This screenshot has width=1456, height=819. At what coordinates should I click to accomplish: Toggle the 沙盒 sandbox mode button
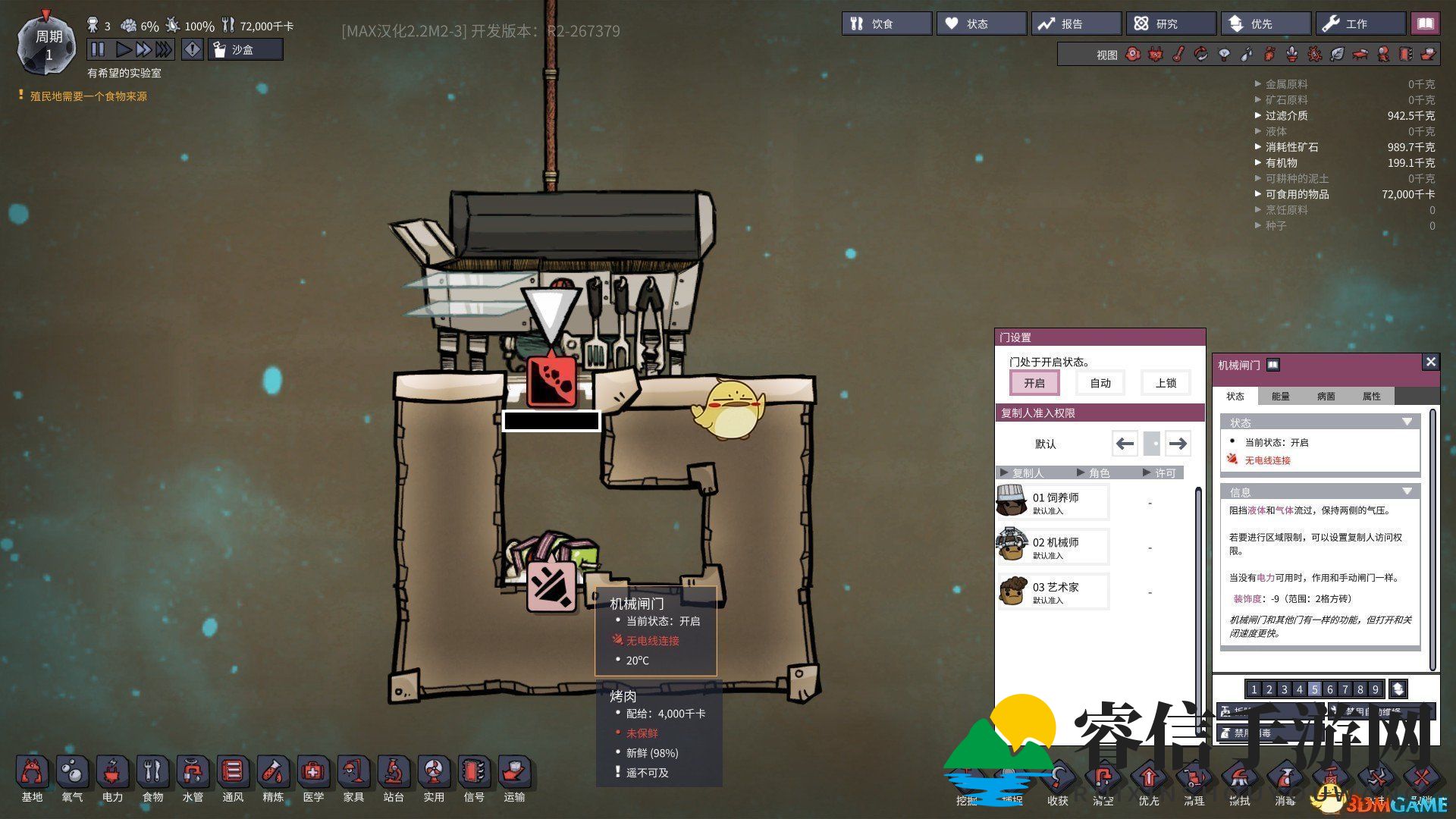[245, 50]
